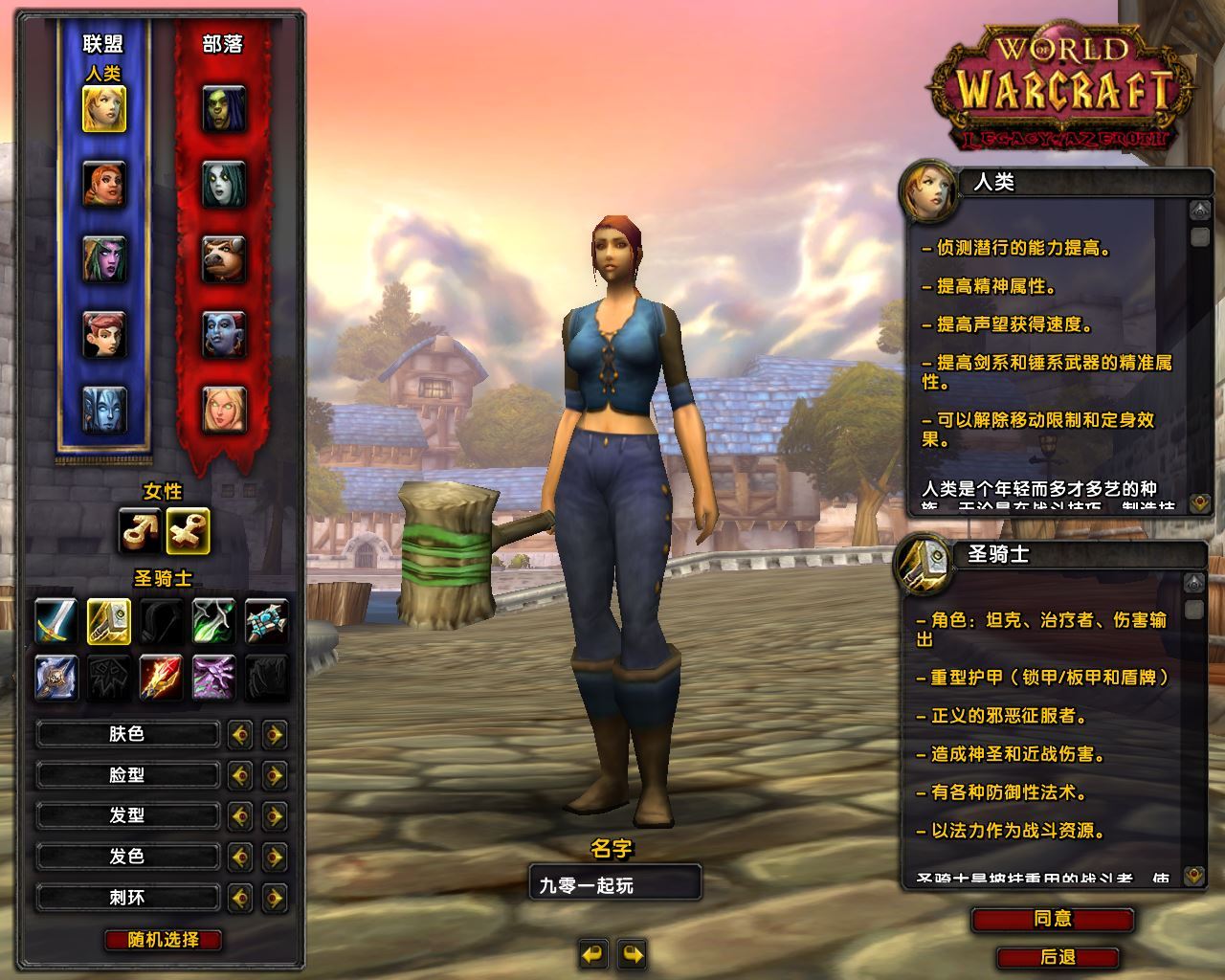
Task: Choose the Tauren race portrait
Action: (224, 258)
